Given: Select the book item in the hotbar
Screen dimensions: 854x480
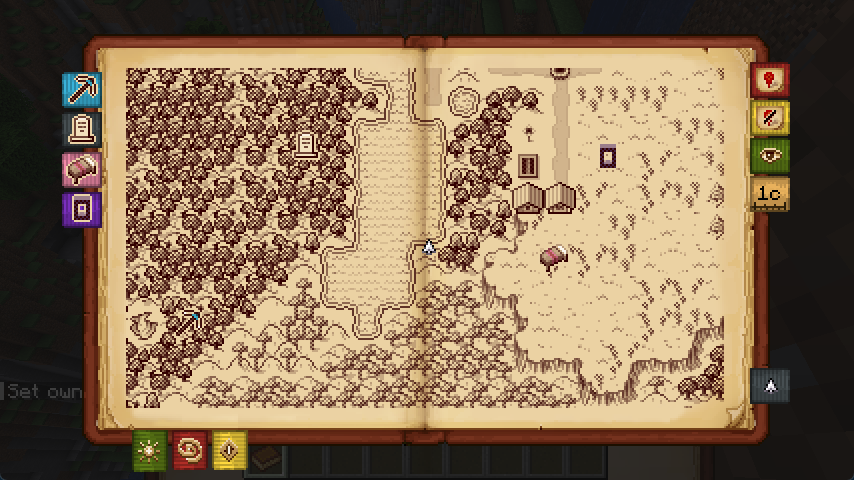Looking at the screenshot, I should (265, 460).
